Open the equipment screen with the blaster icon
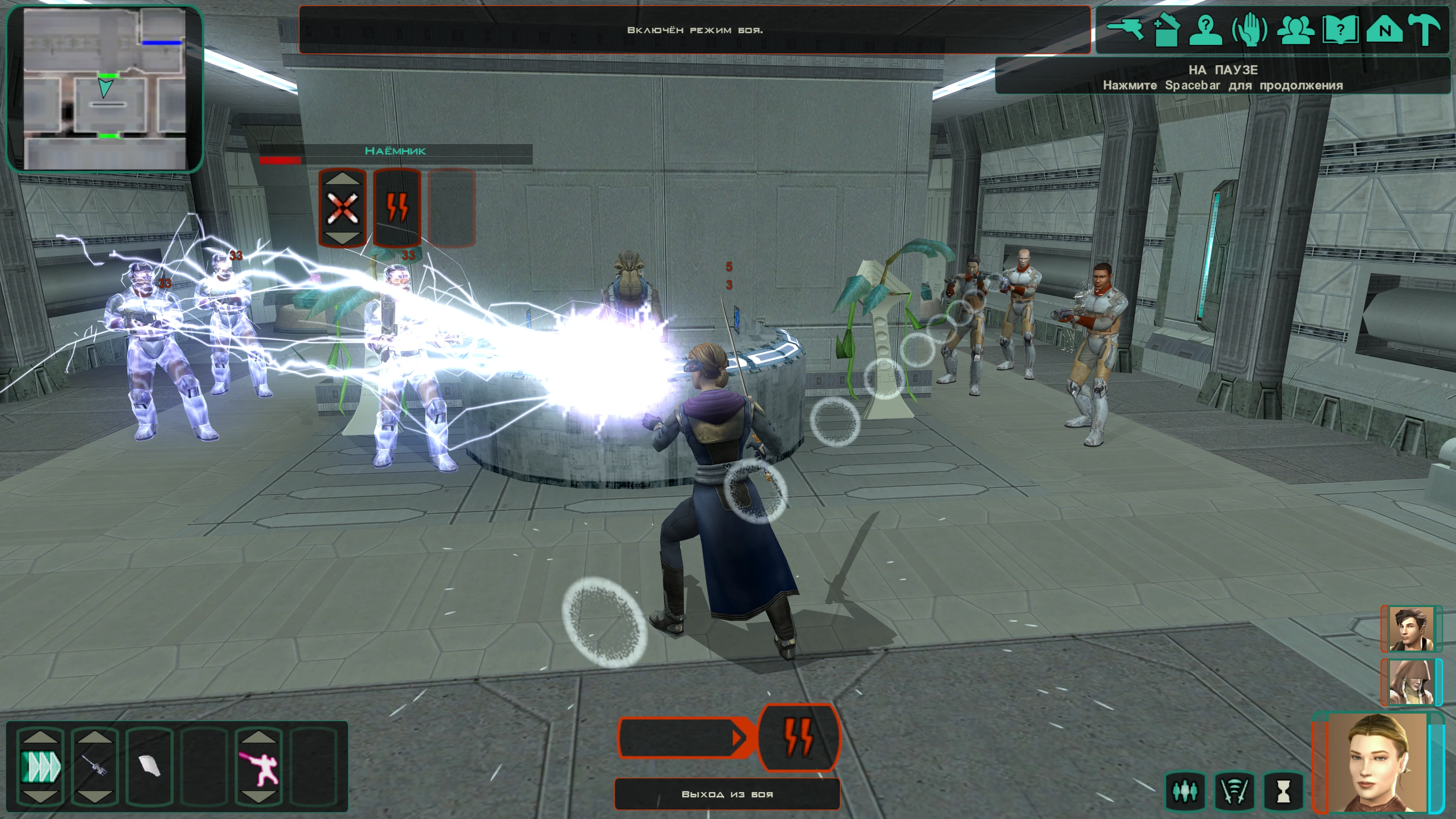Viewport: 1456px width, 819px height. 1125,29
